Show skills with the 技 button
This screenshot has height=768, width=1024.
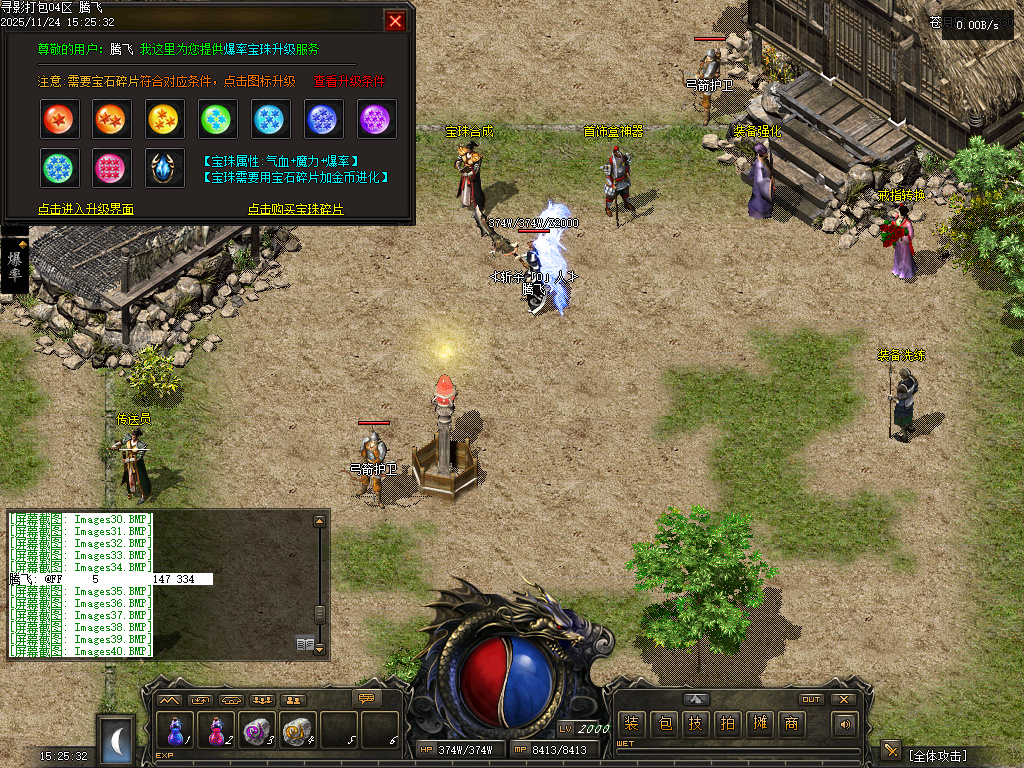[696, 724]
